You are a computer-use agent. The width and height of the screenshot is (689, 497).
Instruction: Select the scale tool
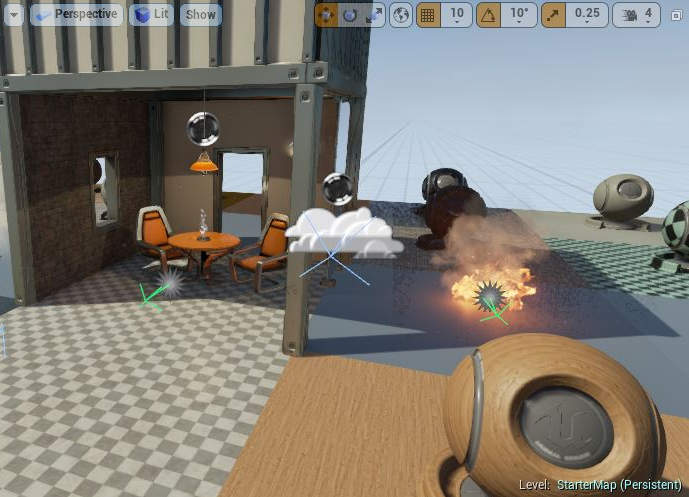click(x=373, y=15)
